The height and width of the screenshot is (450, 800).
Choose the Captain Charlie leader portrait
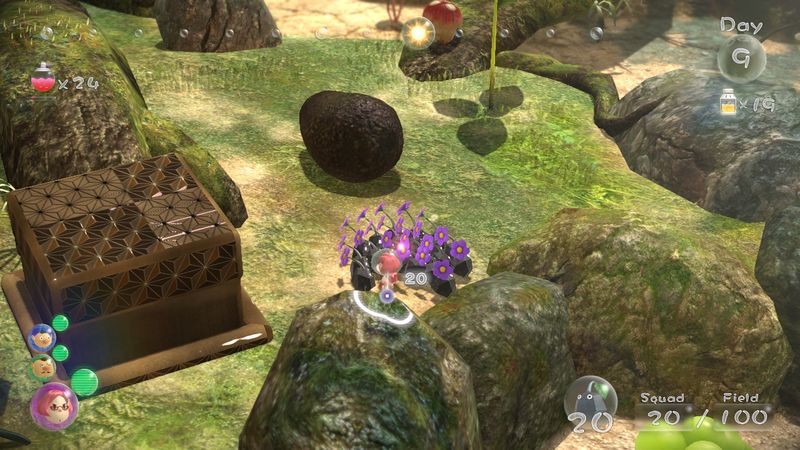pos(42,366)
